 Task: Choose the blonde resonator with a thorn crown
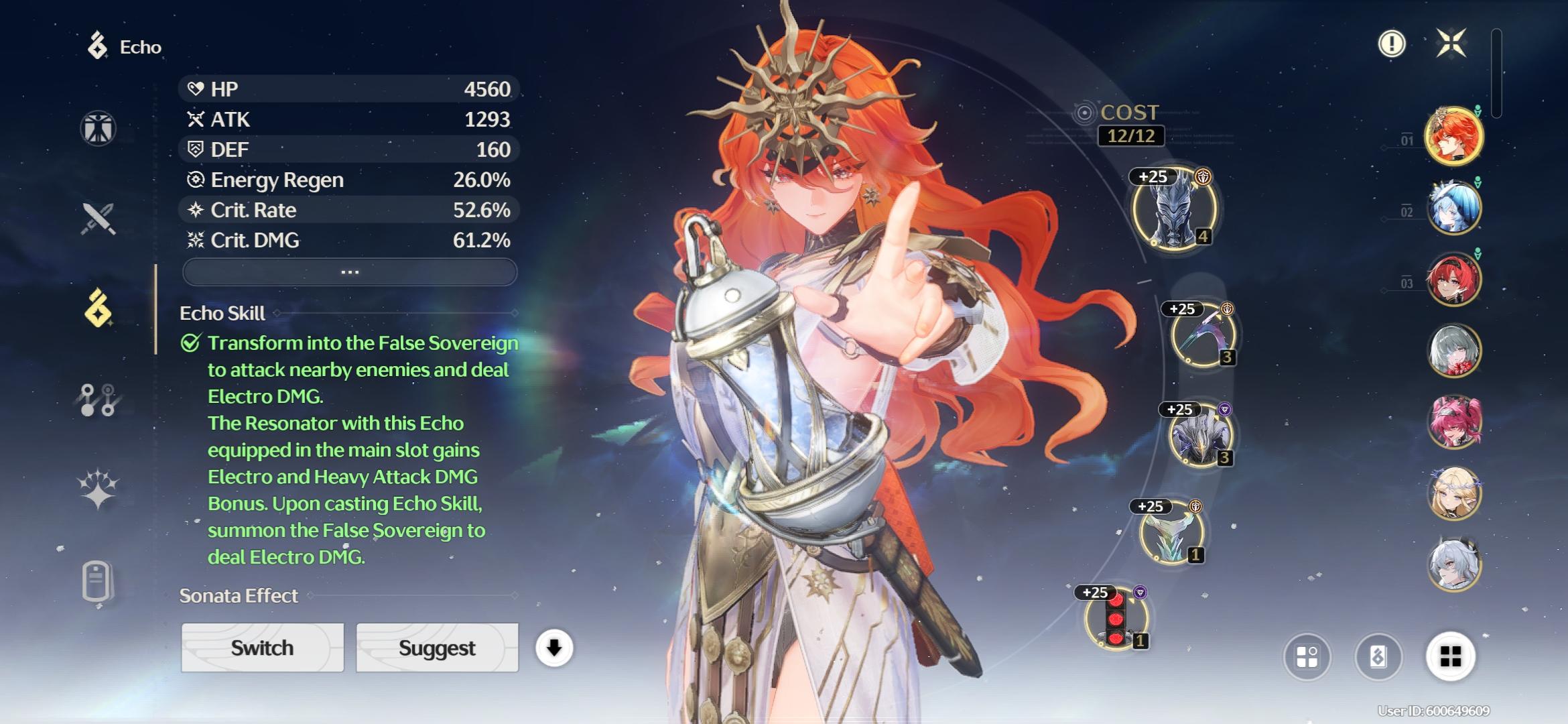1453,494
